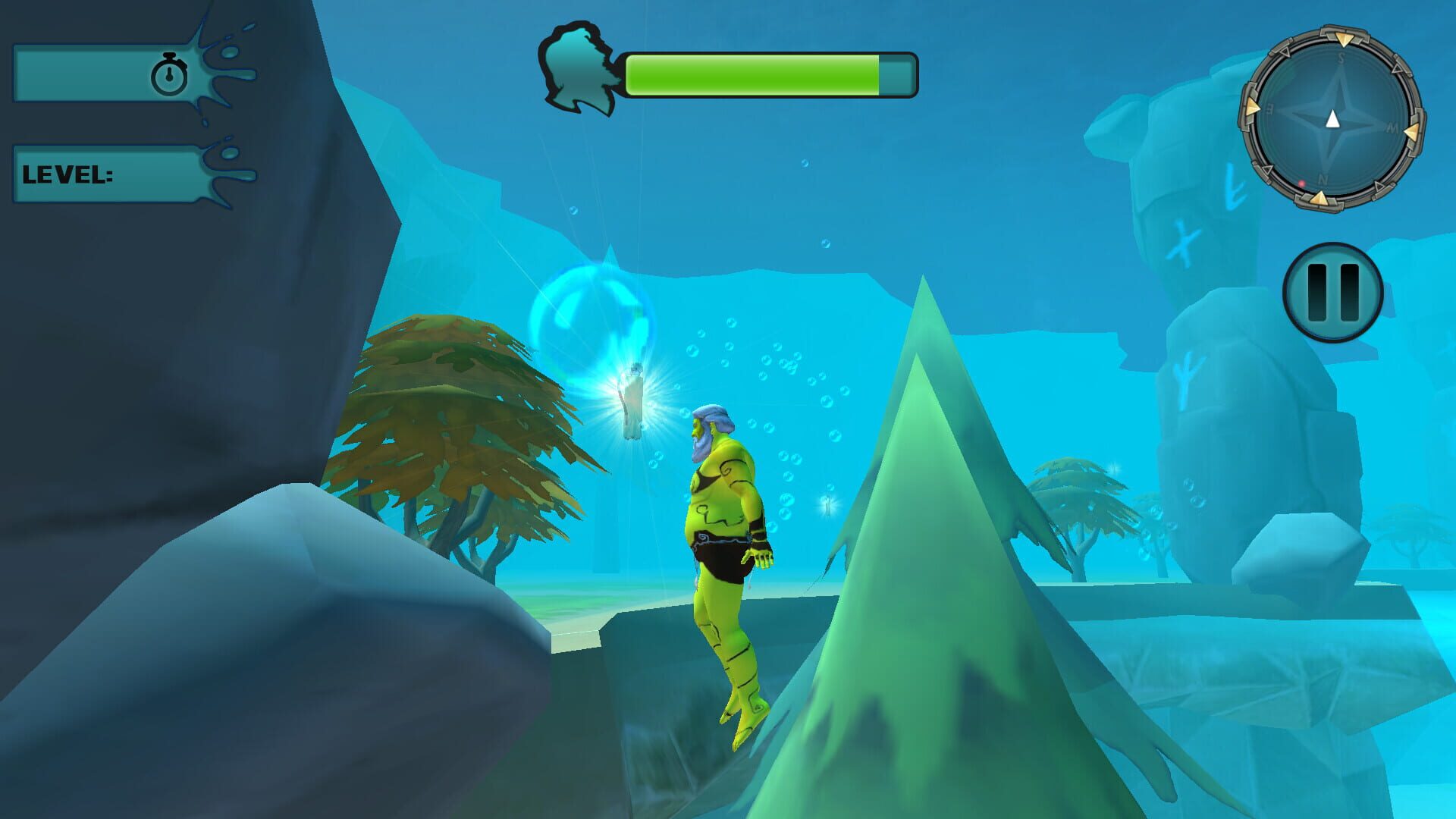Click the N marker on the compass
Image resolution: width=1456 pixels, height=819 pixels.
(1321, 180)
